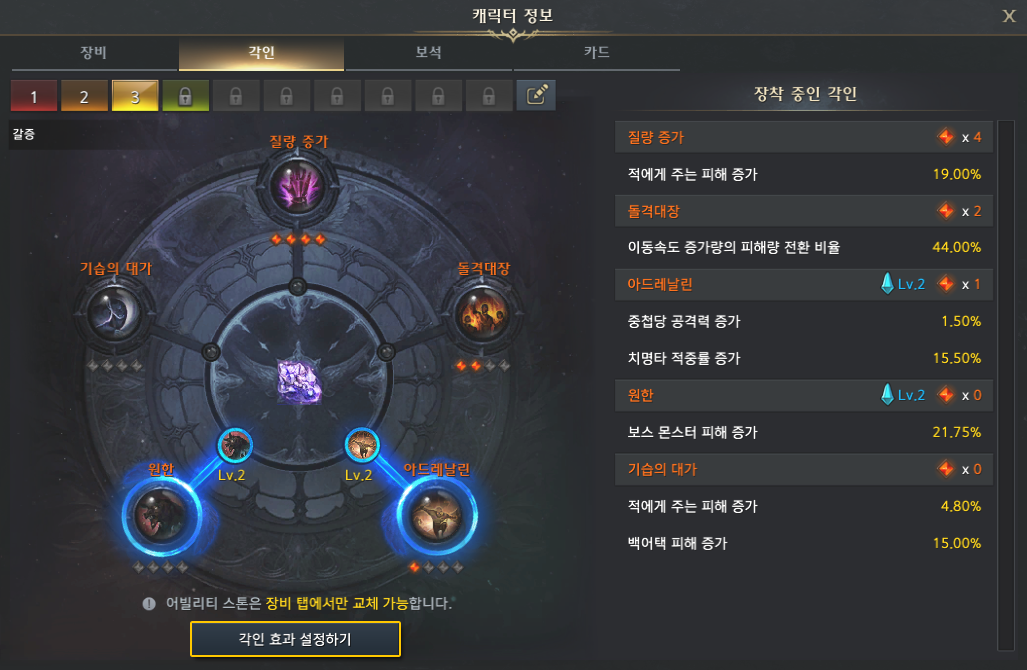Choose the 돌격대장 engraving icon
The width and height of the screenshot is (1027, 670).
(x=482, y=314)
